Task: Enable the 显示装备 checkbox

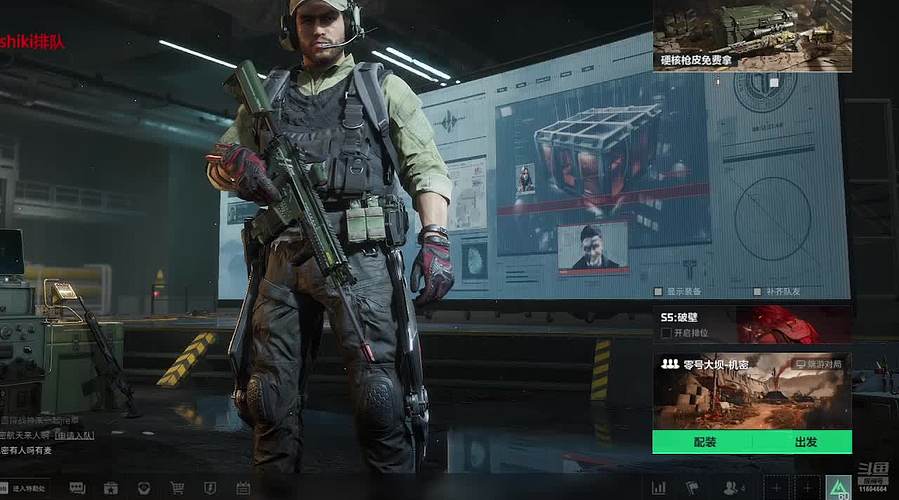Action: (x=658, y=292)
